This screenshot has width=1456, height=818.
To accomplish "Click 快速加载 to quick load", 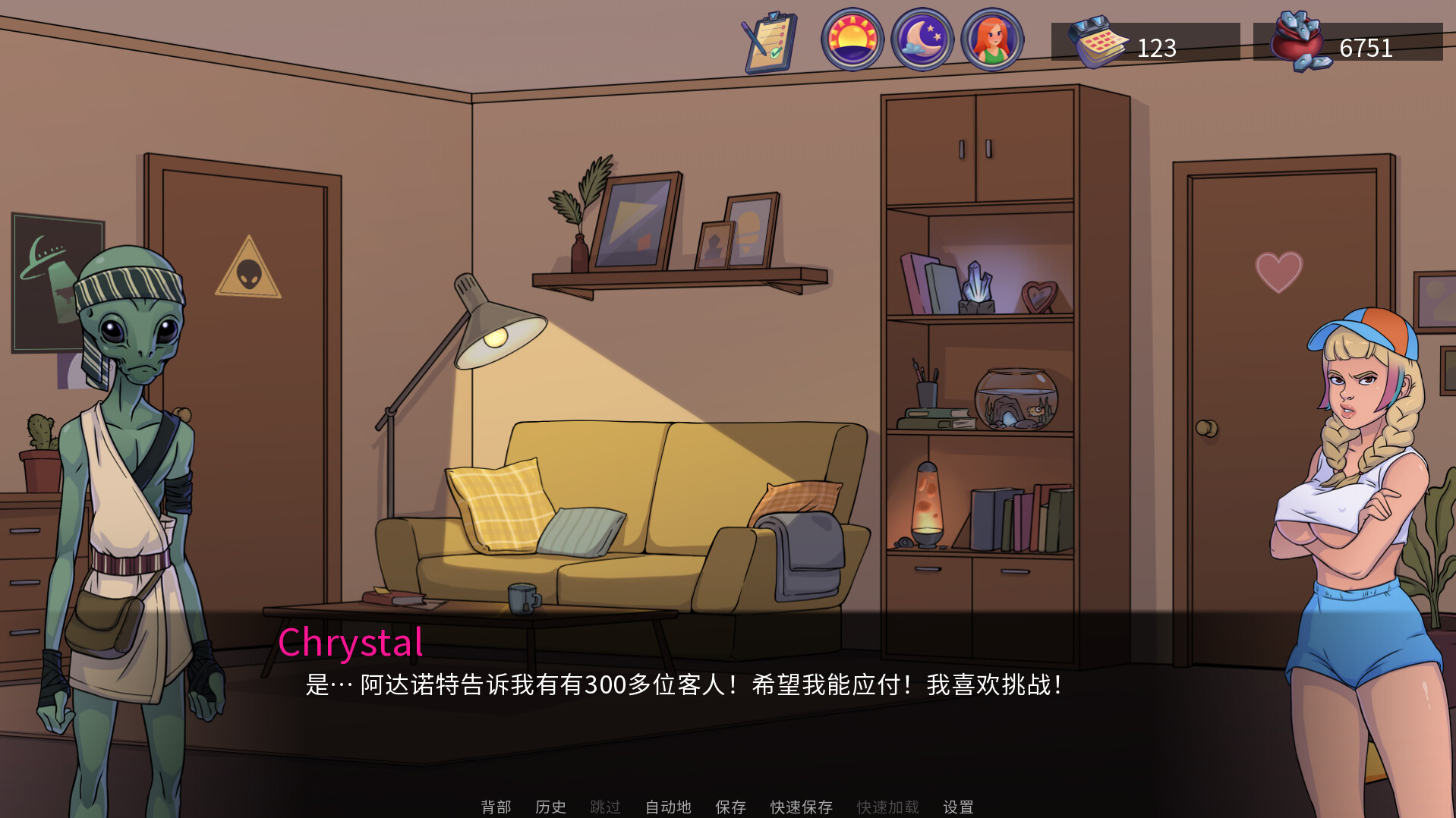I will point(887,807).
